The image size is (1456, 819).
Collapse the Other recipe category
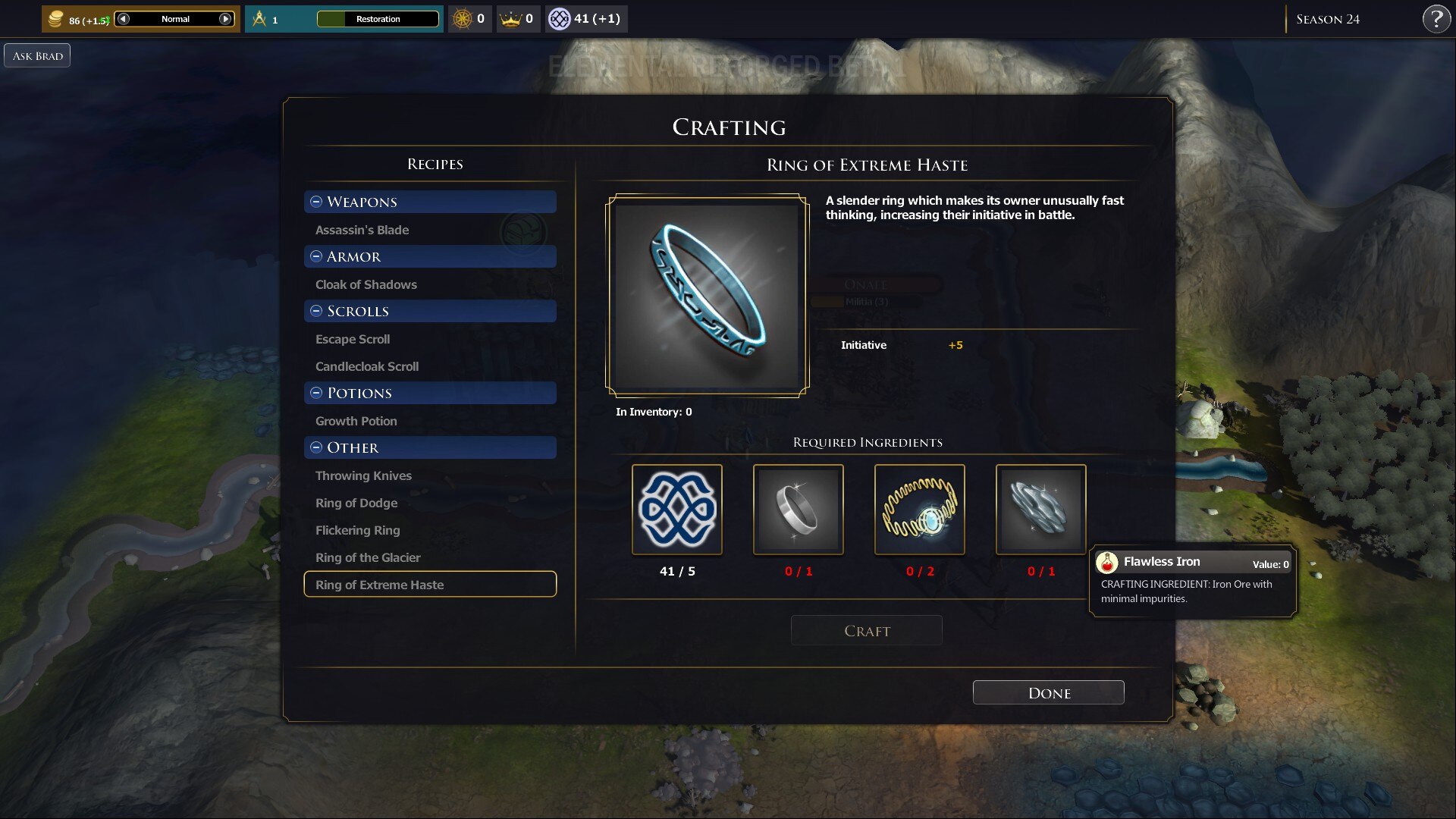click(316, 447)
